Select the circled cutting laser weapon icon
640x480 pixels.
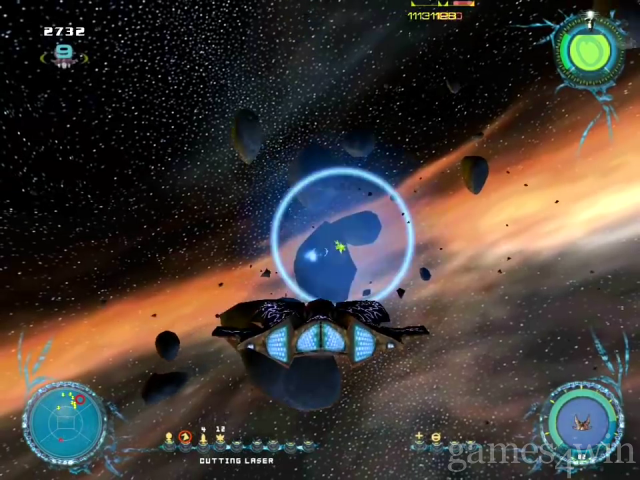pyautogui.click(x=185, y=438)
